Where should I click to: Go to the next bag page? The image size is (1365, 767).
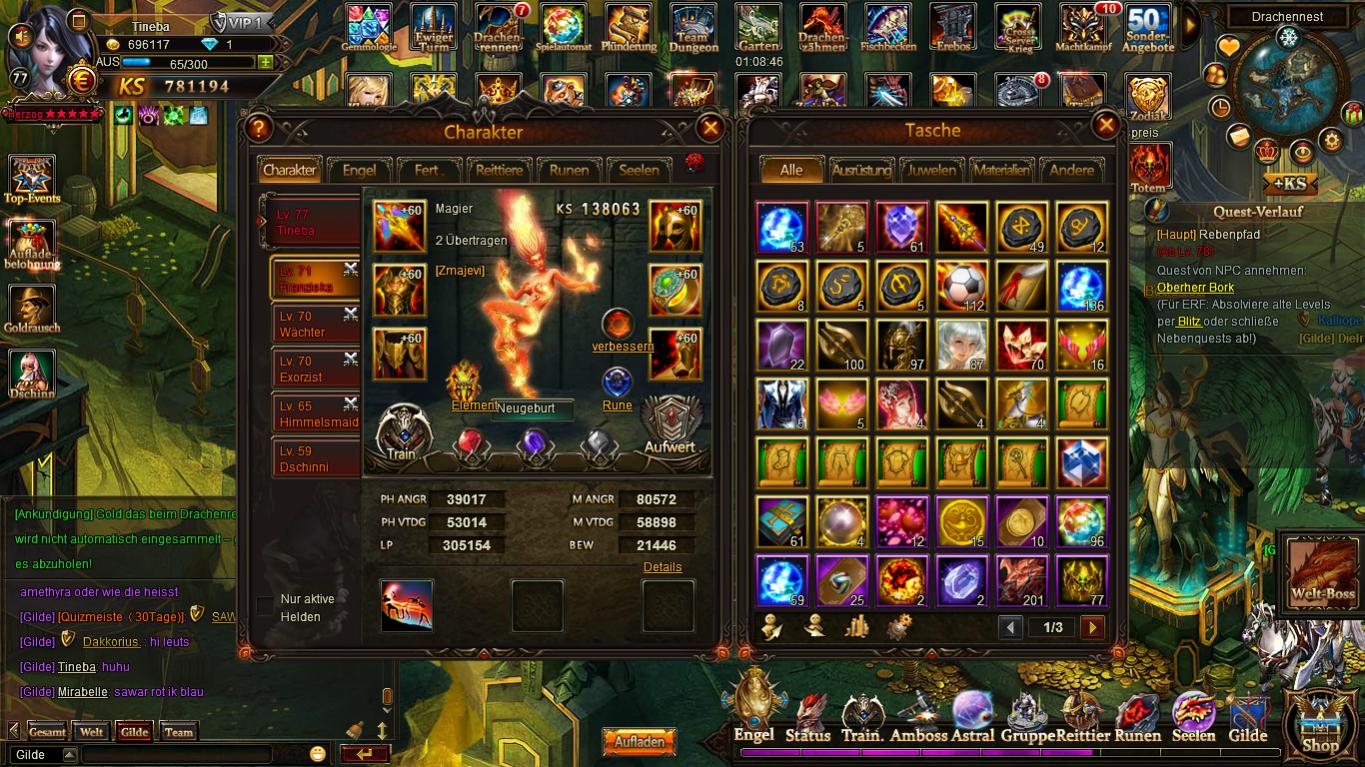pyautogui.click(x=1092, y=627)
